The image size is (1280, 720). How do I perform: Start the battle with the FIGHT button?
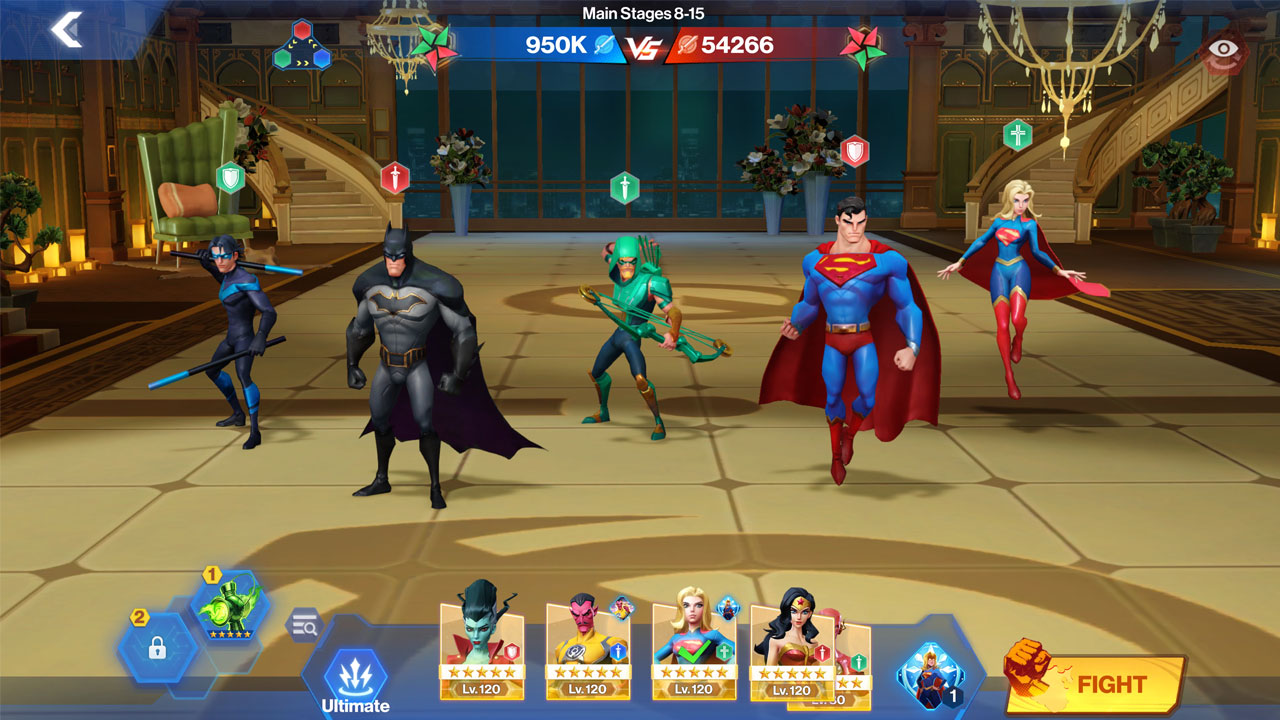pyautogui.click(x=1097, y=684)
